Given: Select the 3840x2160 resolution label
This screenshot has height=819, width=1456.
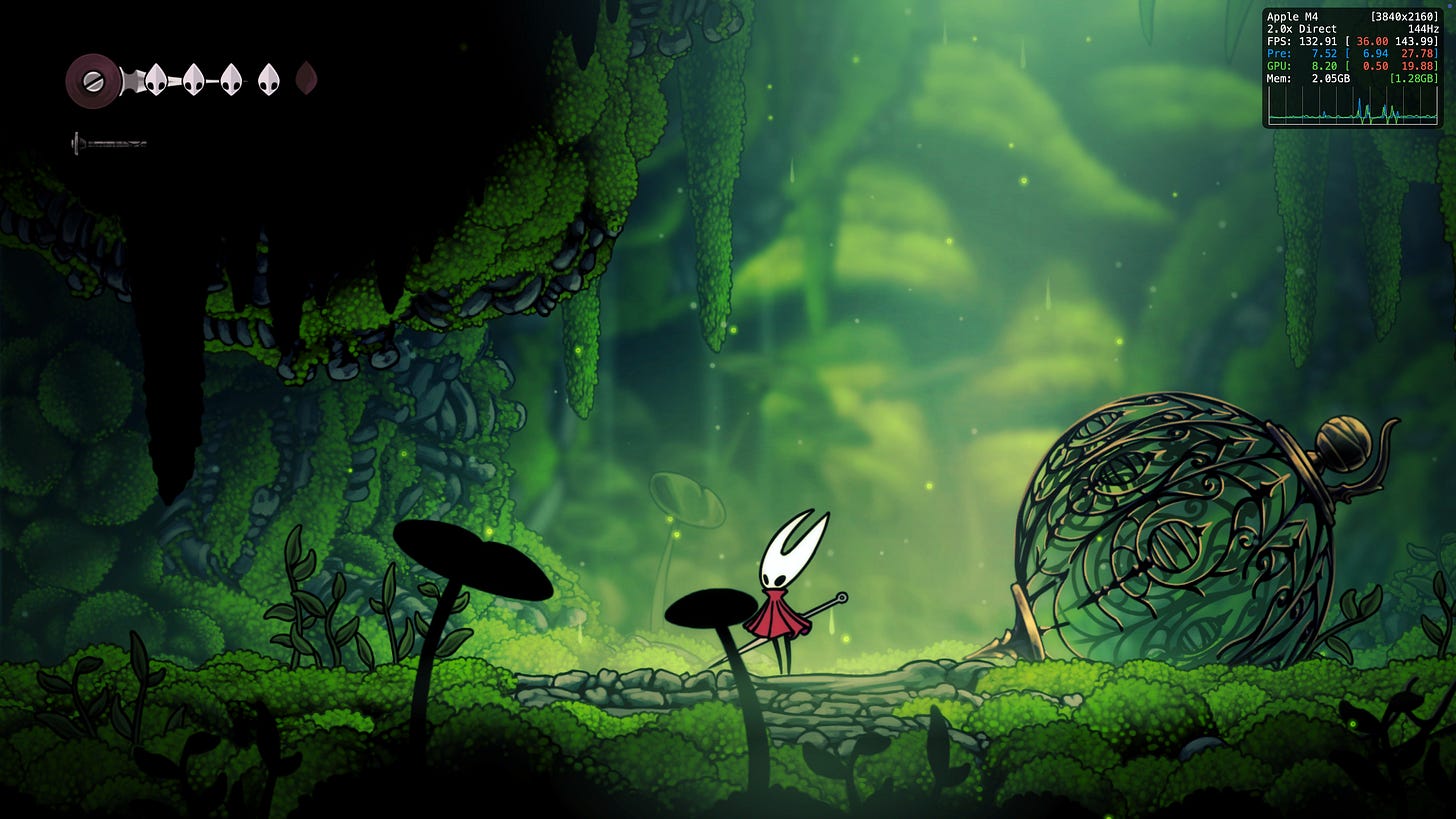Looking at the screenshot, I should [1406, 16].
